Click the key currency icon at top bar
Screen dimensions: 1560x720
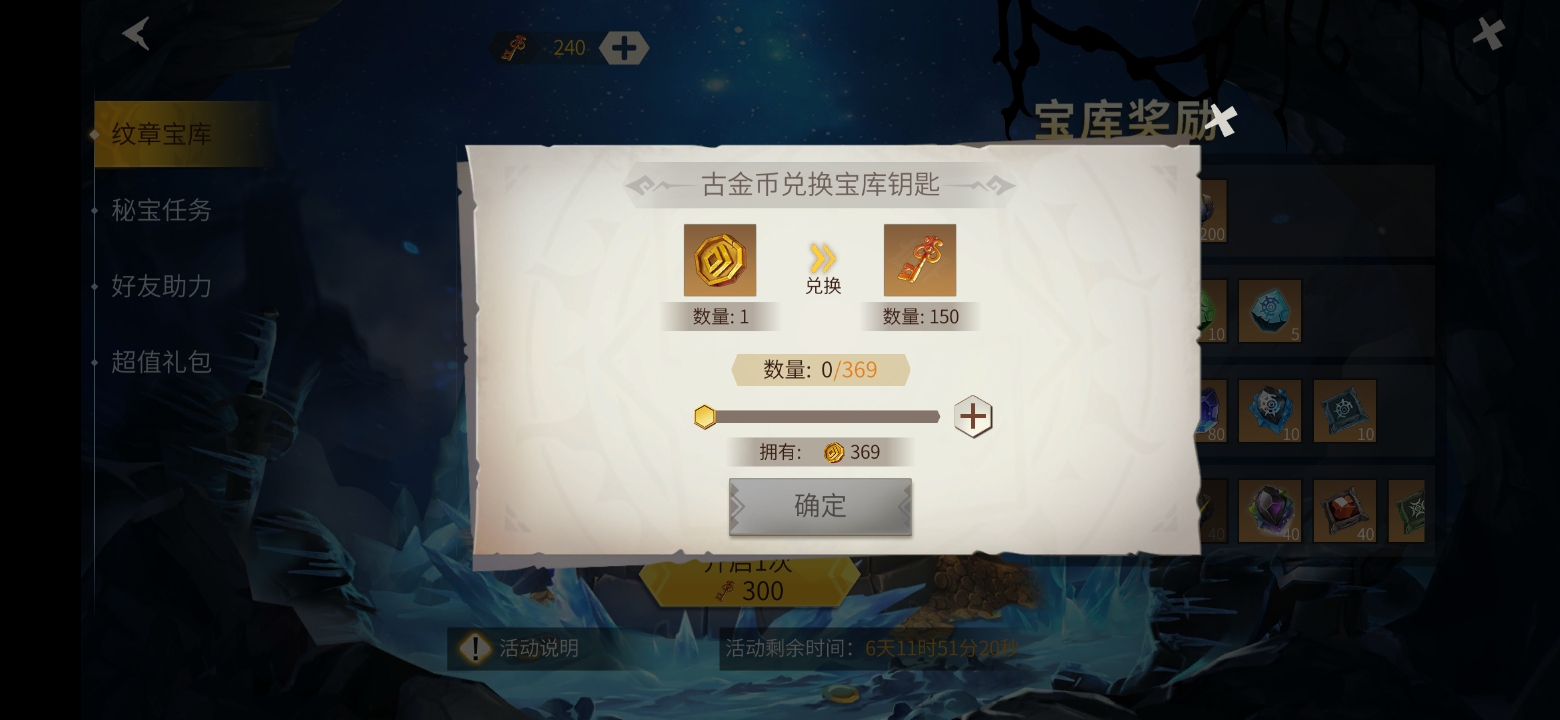tap(514, 47)
